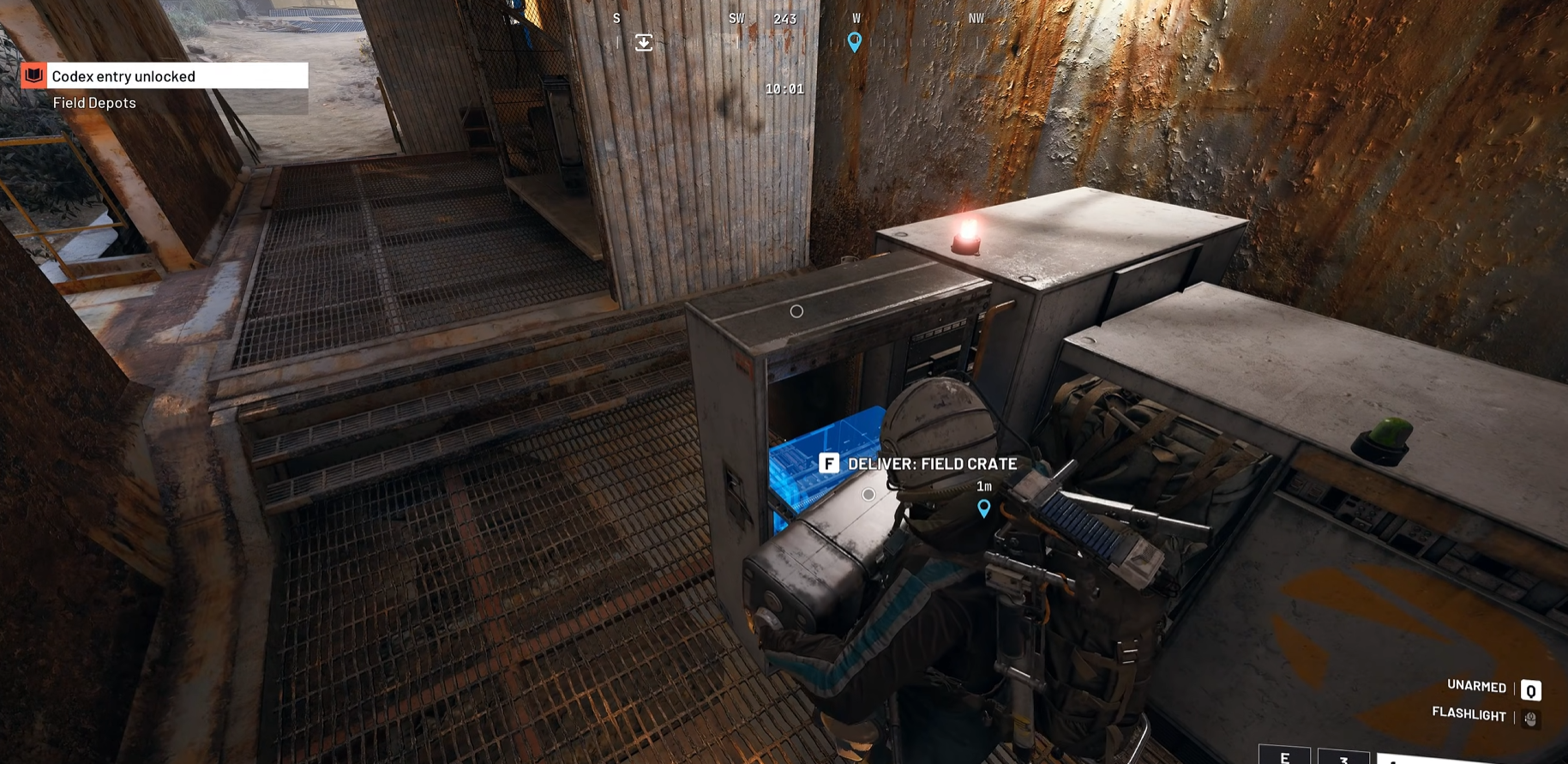Click the download arrow marker on compass
This screenshot has height=764, width=1568.
click(644, 42)
